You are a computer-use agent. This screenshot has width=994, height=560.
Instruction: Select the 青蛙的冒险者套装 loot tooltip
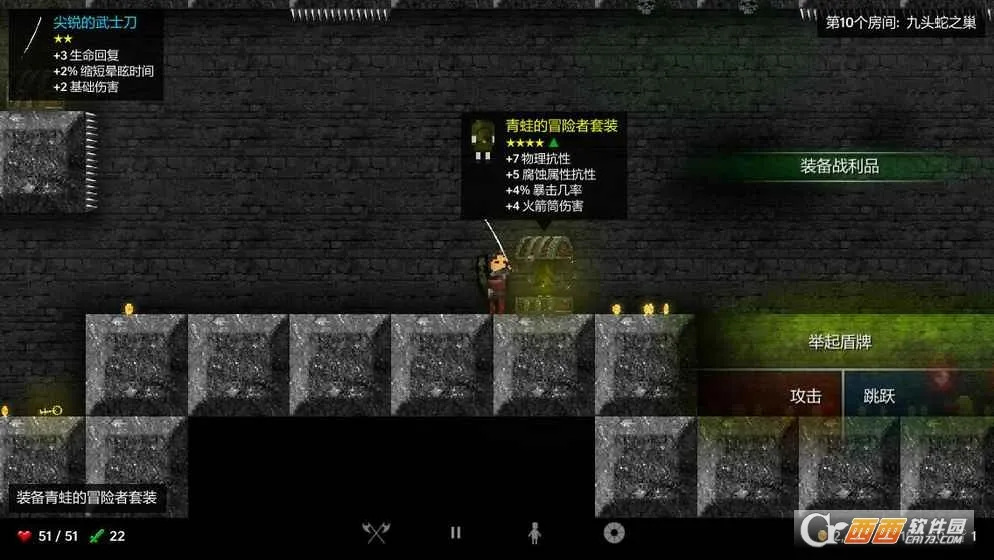544,166
